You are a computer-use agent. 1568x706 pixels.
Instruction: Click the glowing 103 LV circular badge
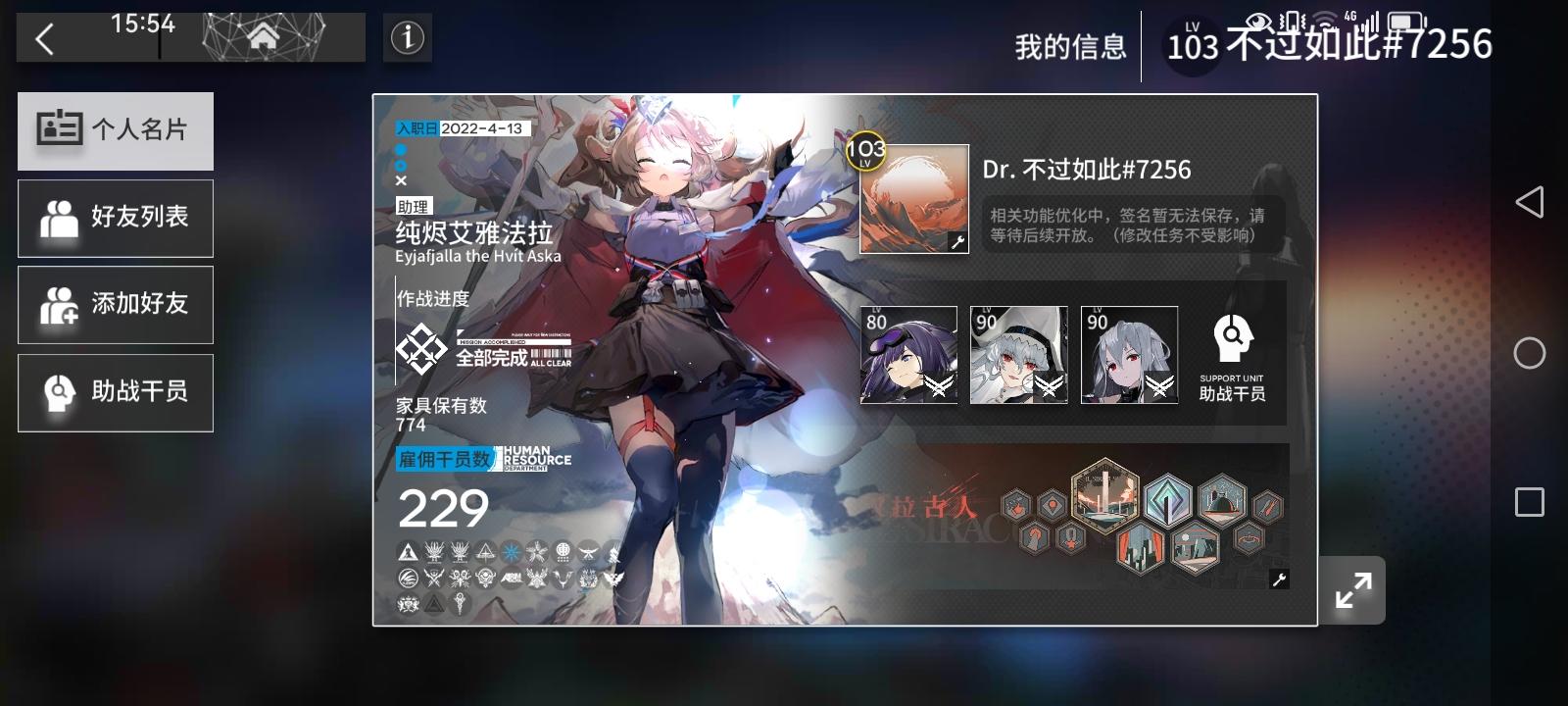point(866,150)
